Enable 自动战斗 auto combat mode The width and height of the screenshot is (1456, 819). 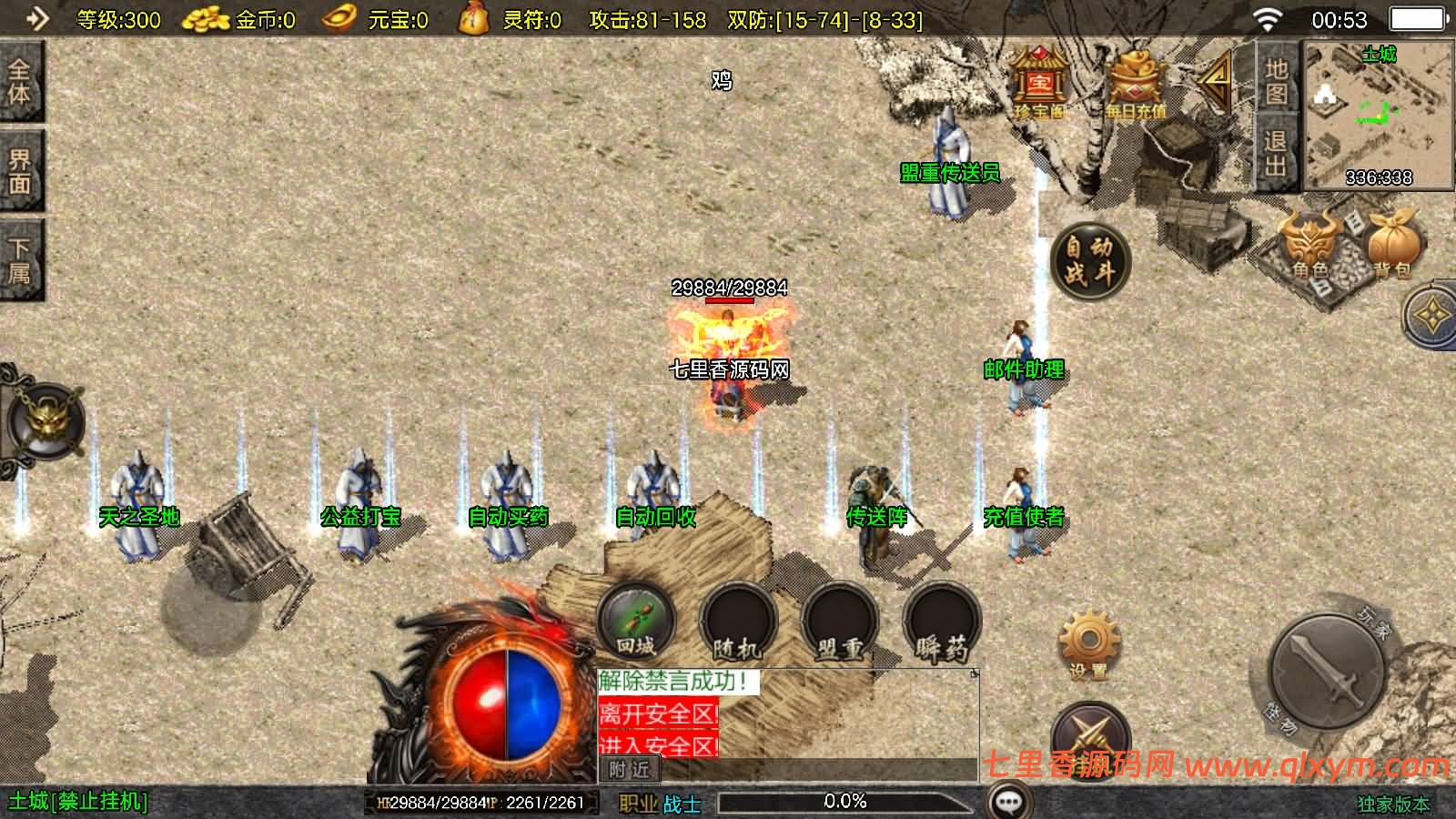[x=1088, y=259]
